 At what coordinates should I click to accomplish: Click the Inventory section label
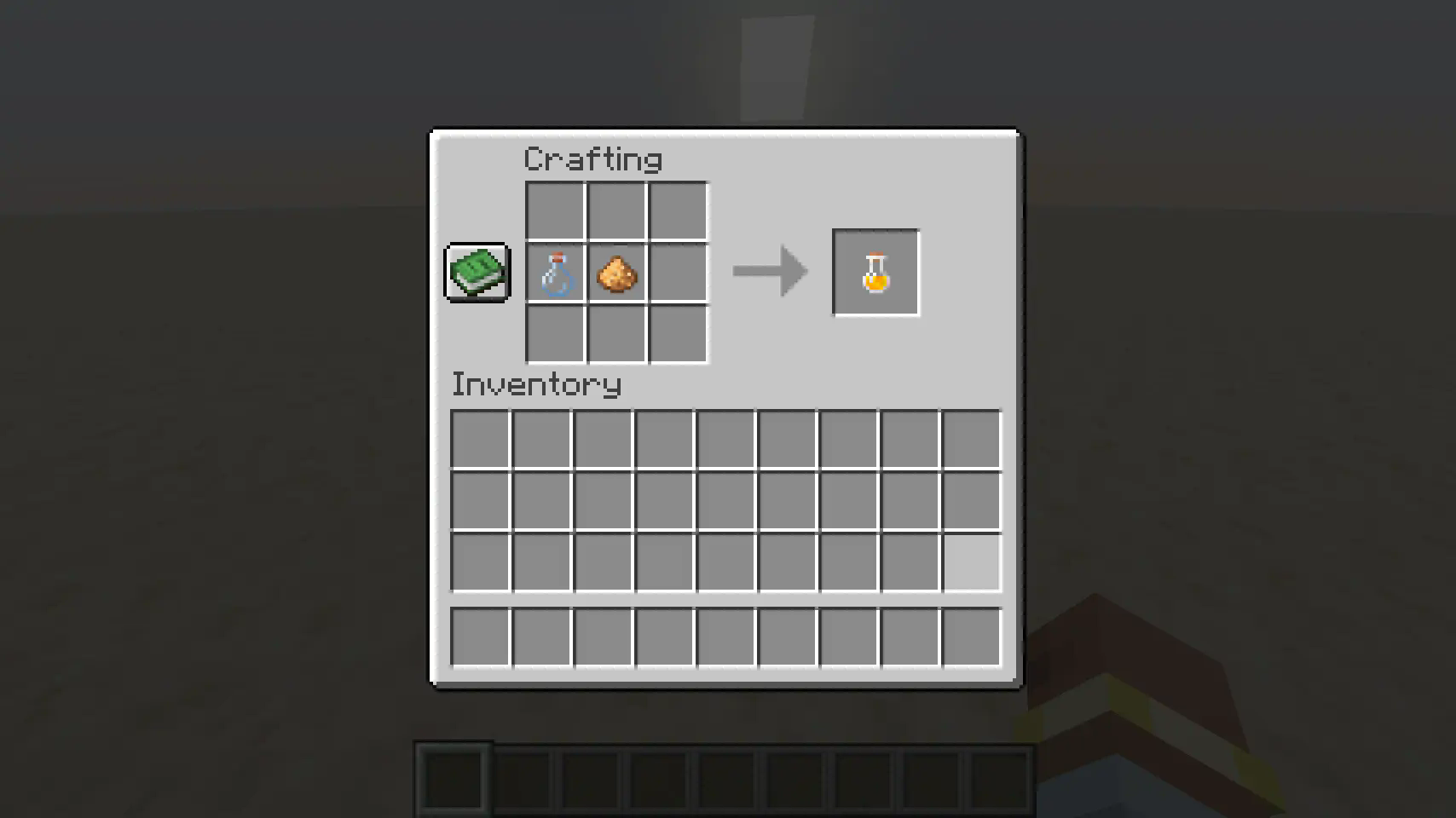536,384
